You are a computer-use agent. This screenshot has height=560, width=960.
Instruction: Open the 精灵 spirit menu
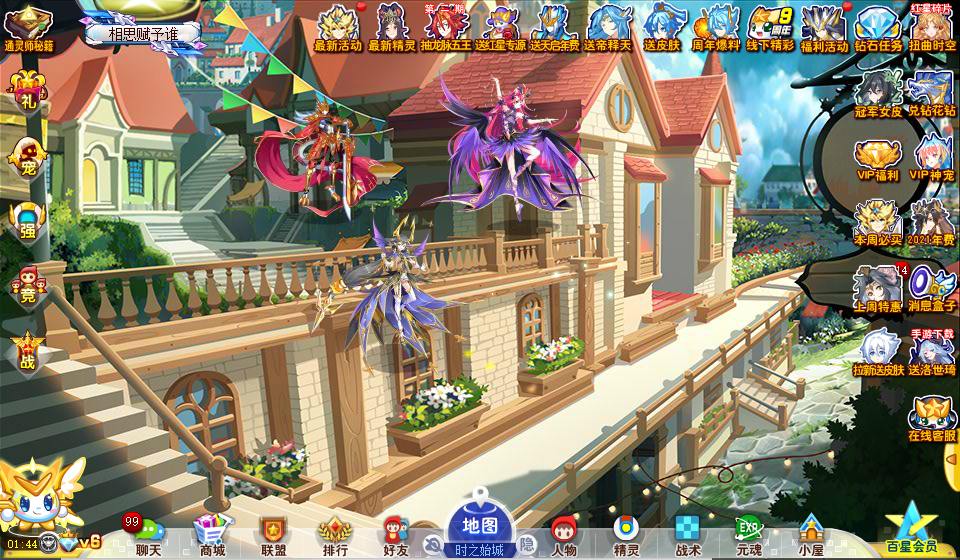point(626,536)
